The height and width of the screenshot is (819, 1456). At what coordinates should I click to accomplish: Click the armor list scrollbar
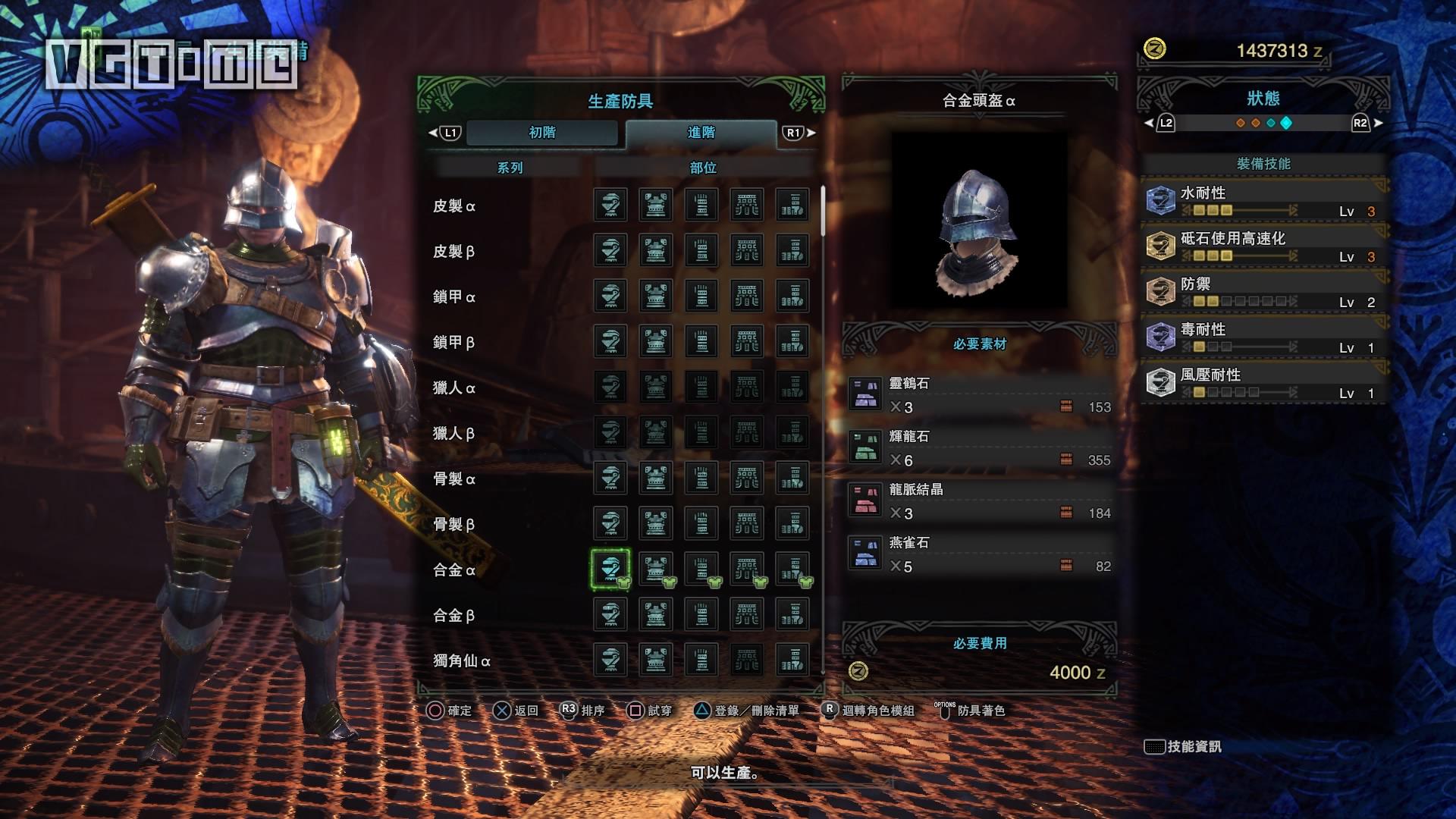coord(823,212)
